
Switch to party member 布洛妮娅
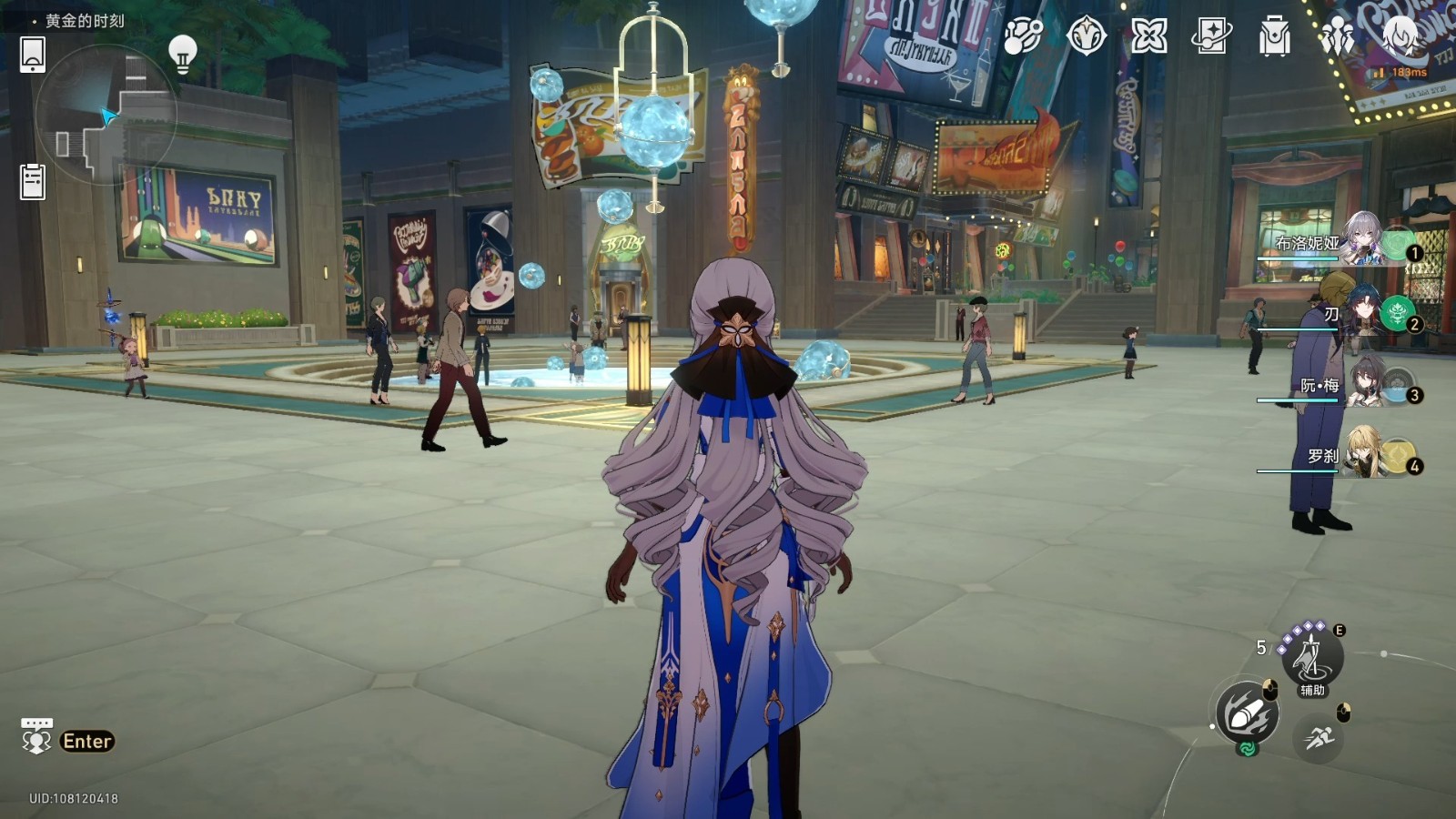tap(1360, 239)
